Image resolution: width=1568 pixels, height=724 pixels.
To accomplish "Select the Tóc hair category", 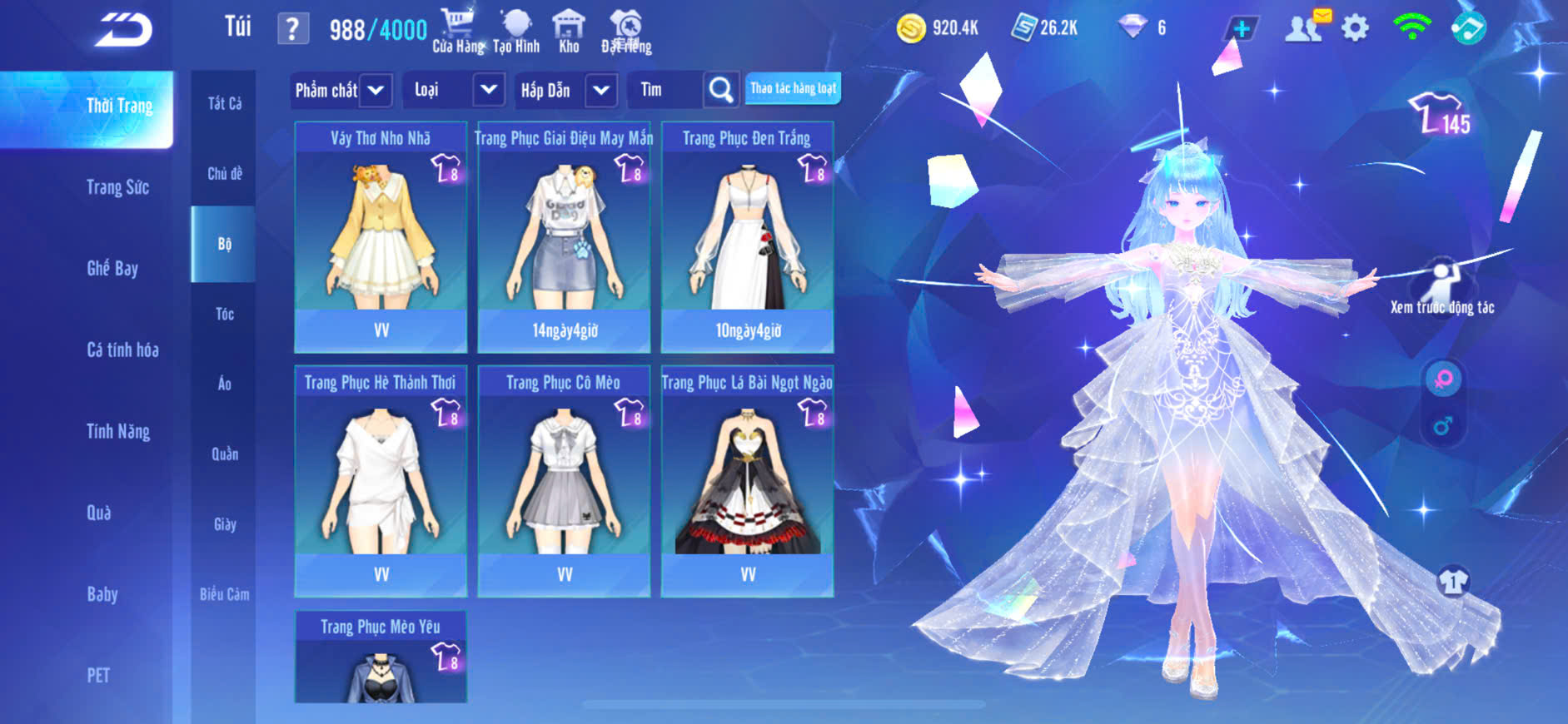I will (x=224, y=314).
